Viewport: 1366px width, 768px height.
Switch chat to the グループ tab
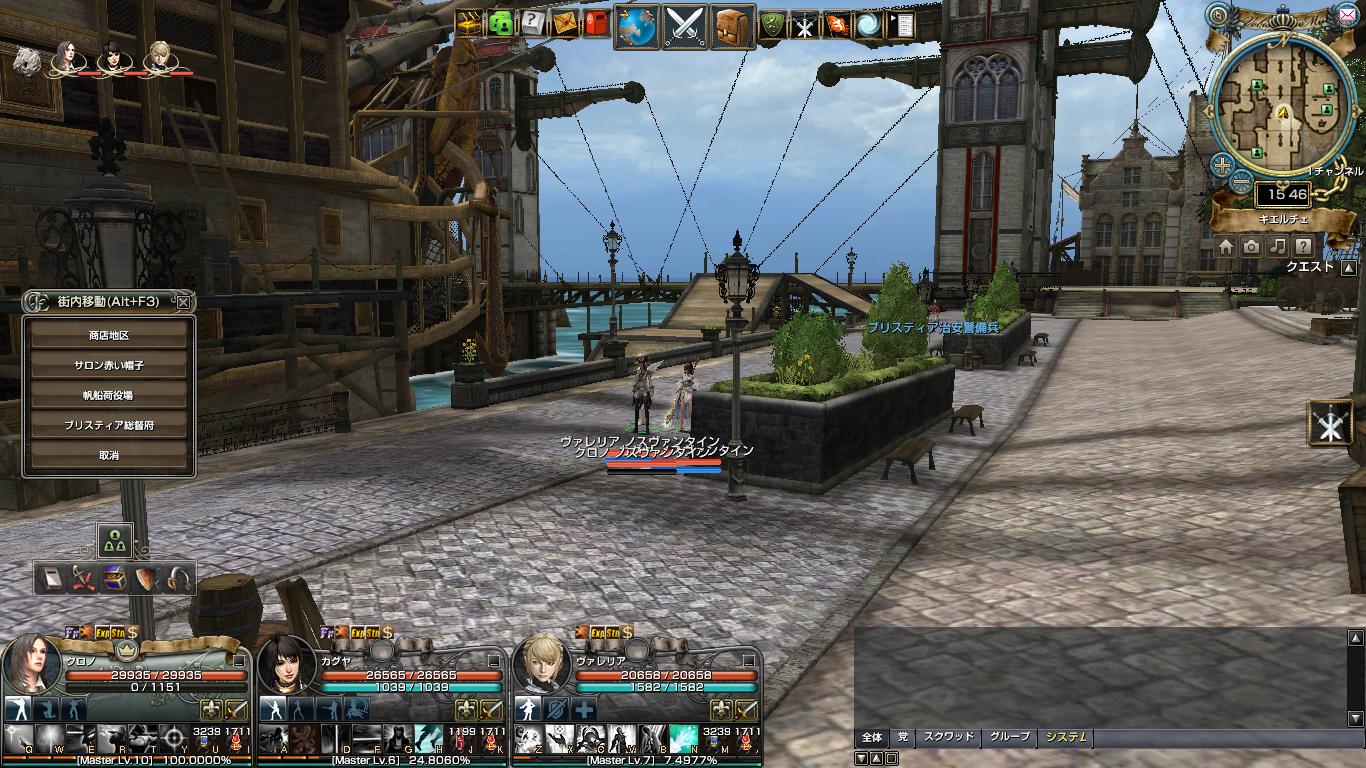[x=1009, y=738]
